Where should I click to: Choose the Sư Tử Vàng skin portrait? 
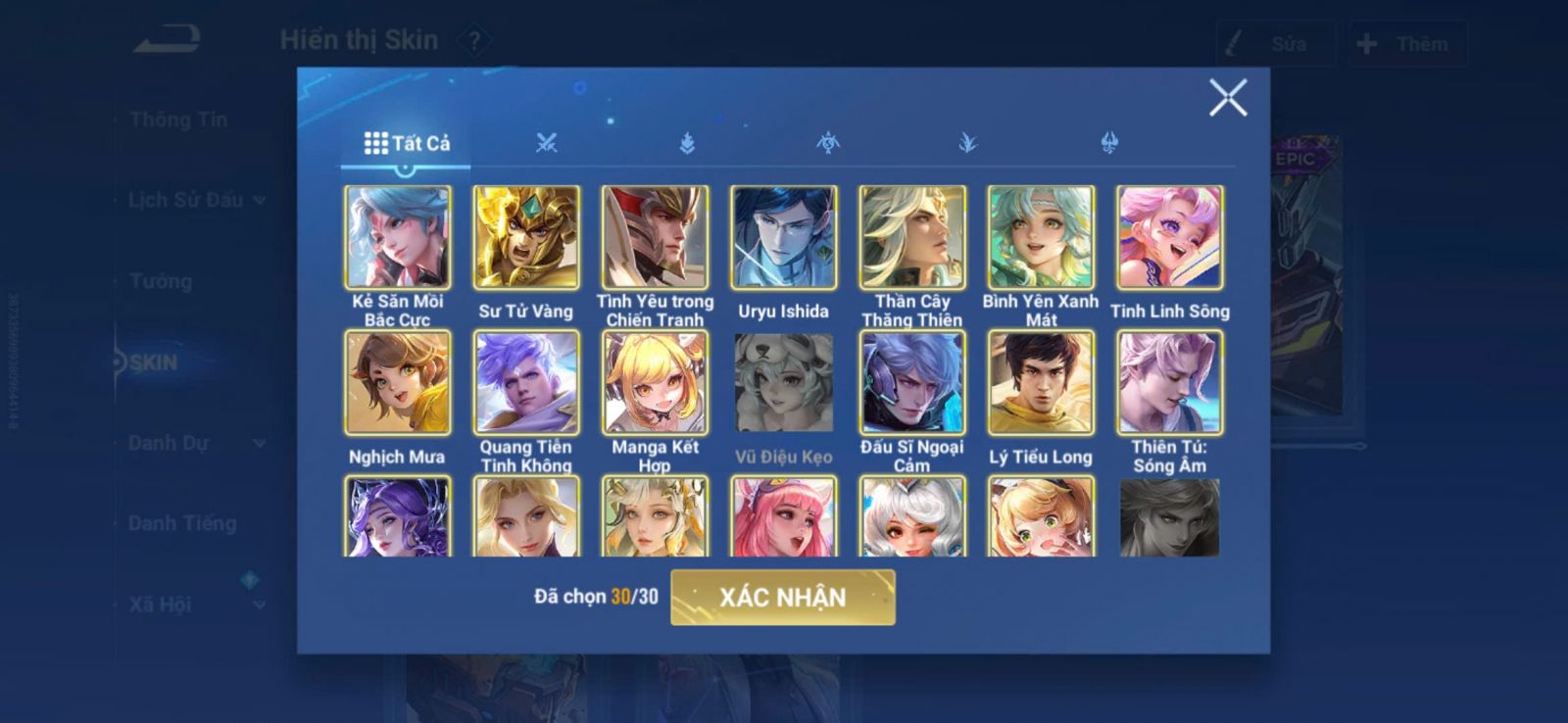(x=526, y=238)
